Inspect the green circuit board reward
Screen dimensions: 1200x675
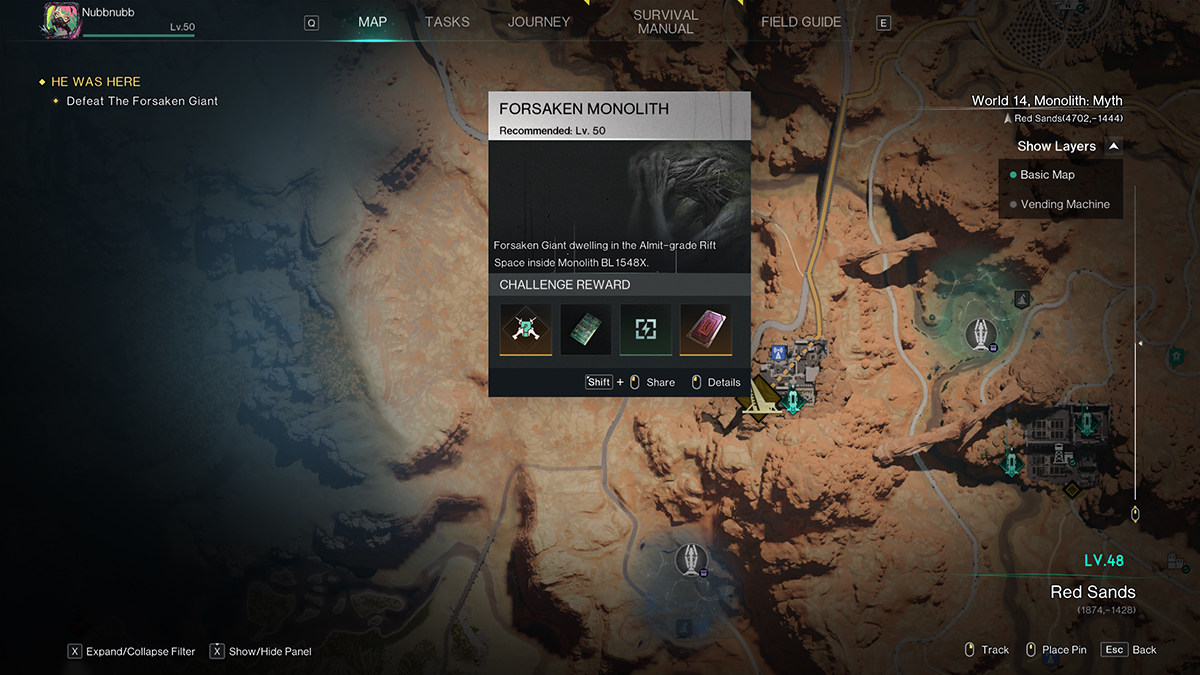coord(586,330)
